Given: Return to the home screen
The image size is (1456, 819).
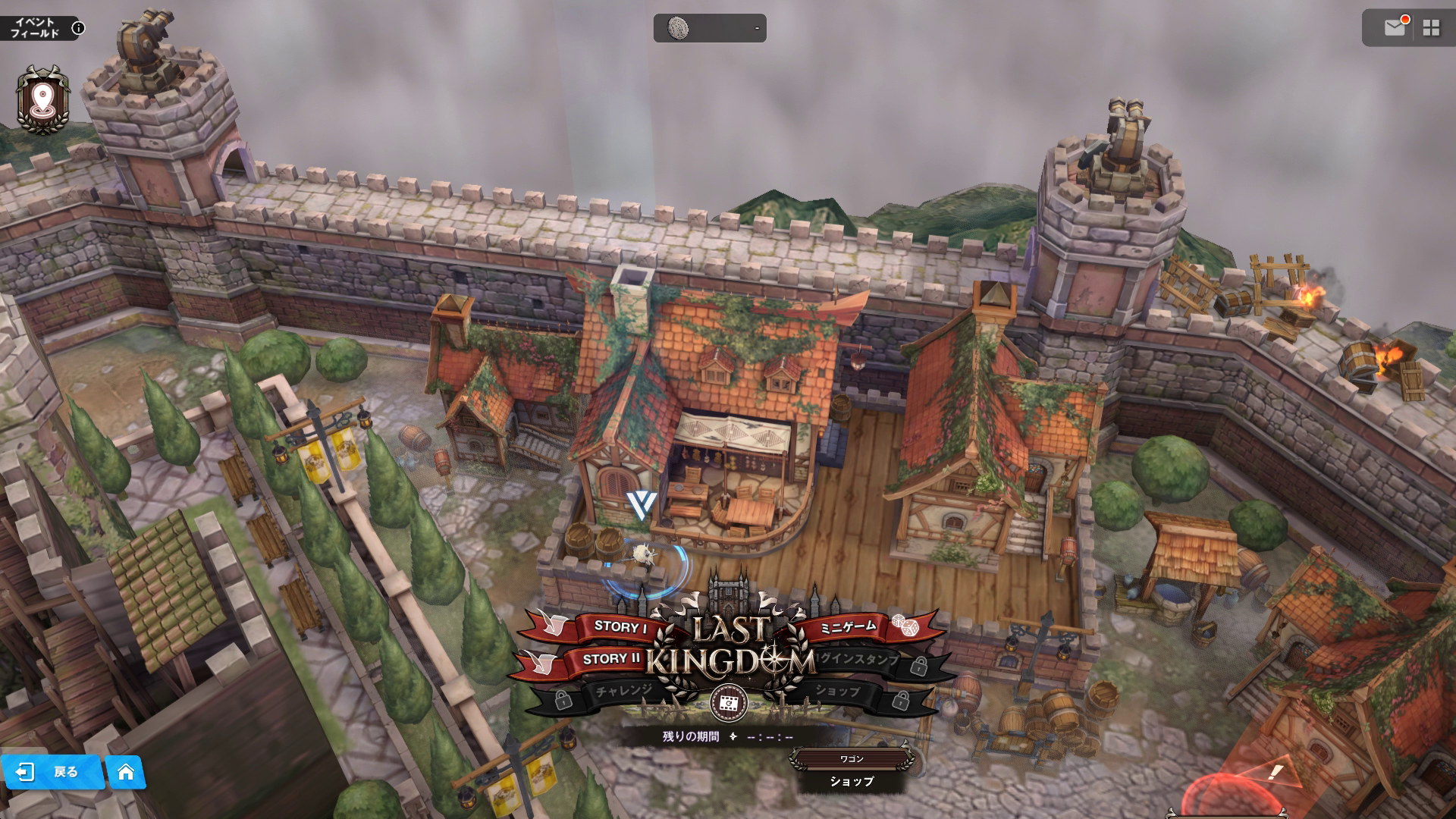Looking at the screenshot, I should pos(126,772).
